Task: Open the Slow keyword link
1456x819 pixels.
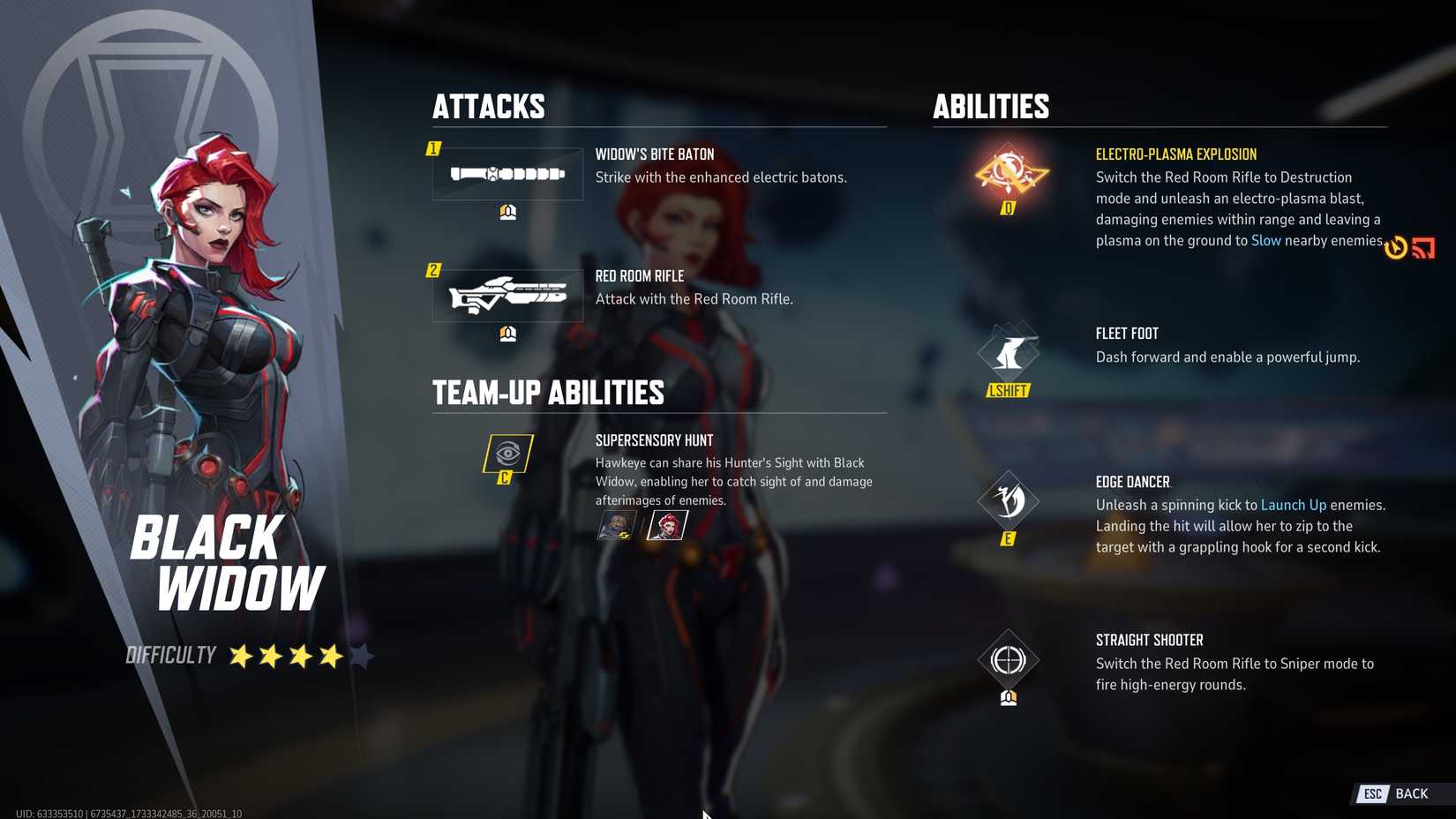Action: (x=1266, y=240)
